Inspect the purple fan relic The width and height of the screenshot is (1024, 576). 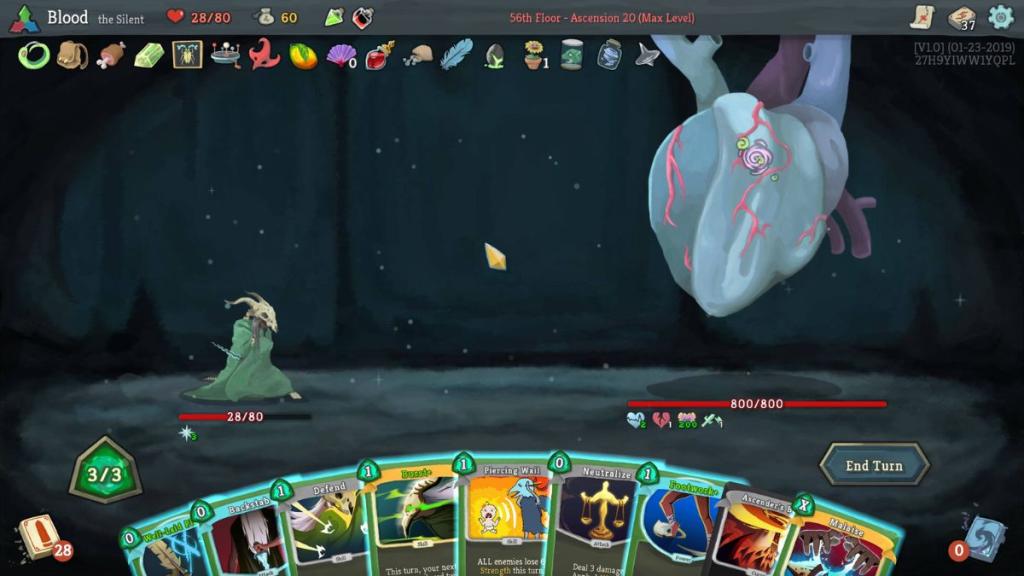(x=341, y=55)
